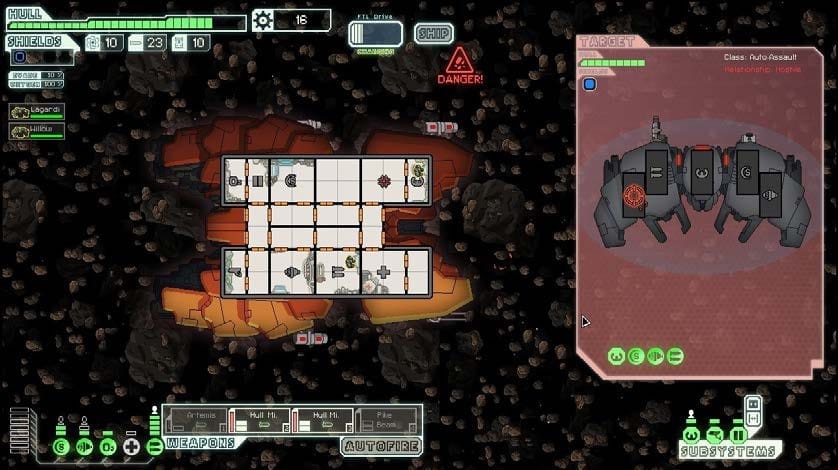Click the sensors subsystem icon
Image resolution: width=838 pixels, height=470 pixels.
(x=714, y=436)
